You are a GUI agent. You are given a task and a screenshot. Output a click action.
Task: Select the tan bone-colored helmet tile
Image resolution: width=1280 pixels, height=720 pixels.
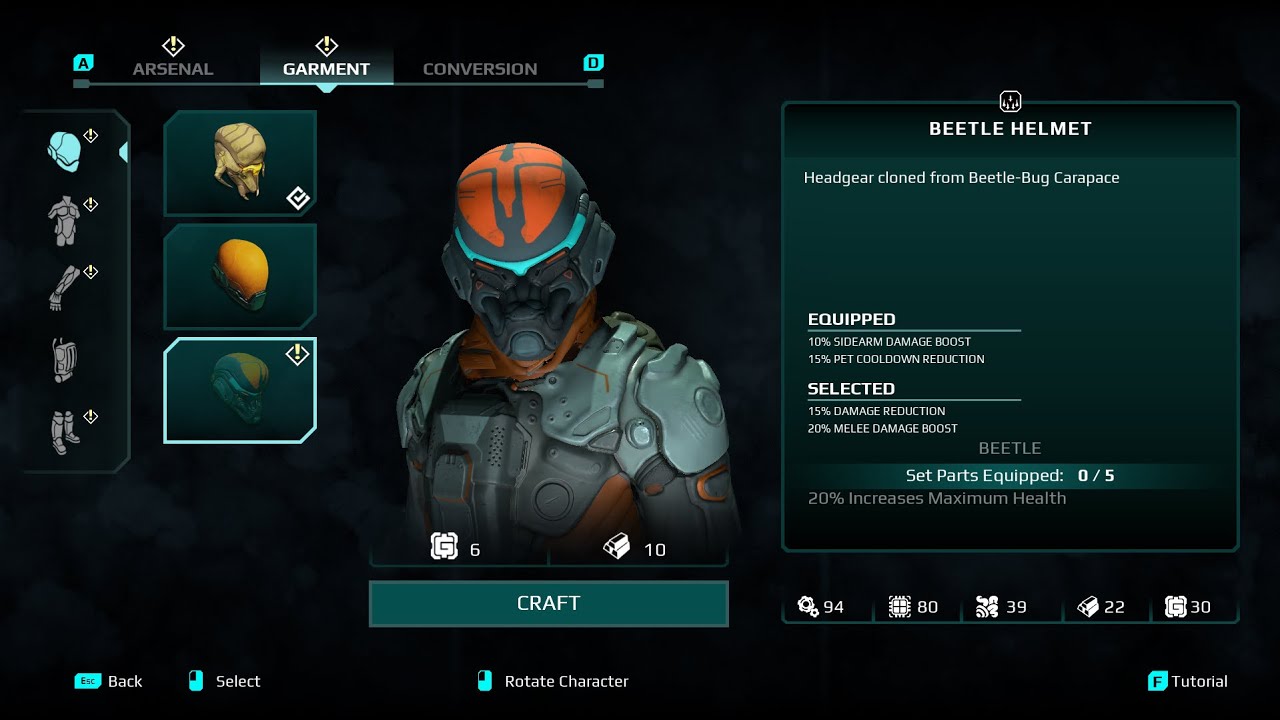(240, 163)
